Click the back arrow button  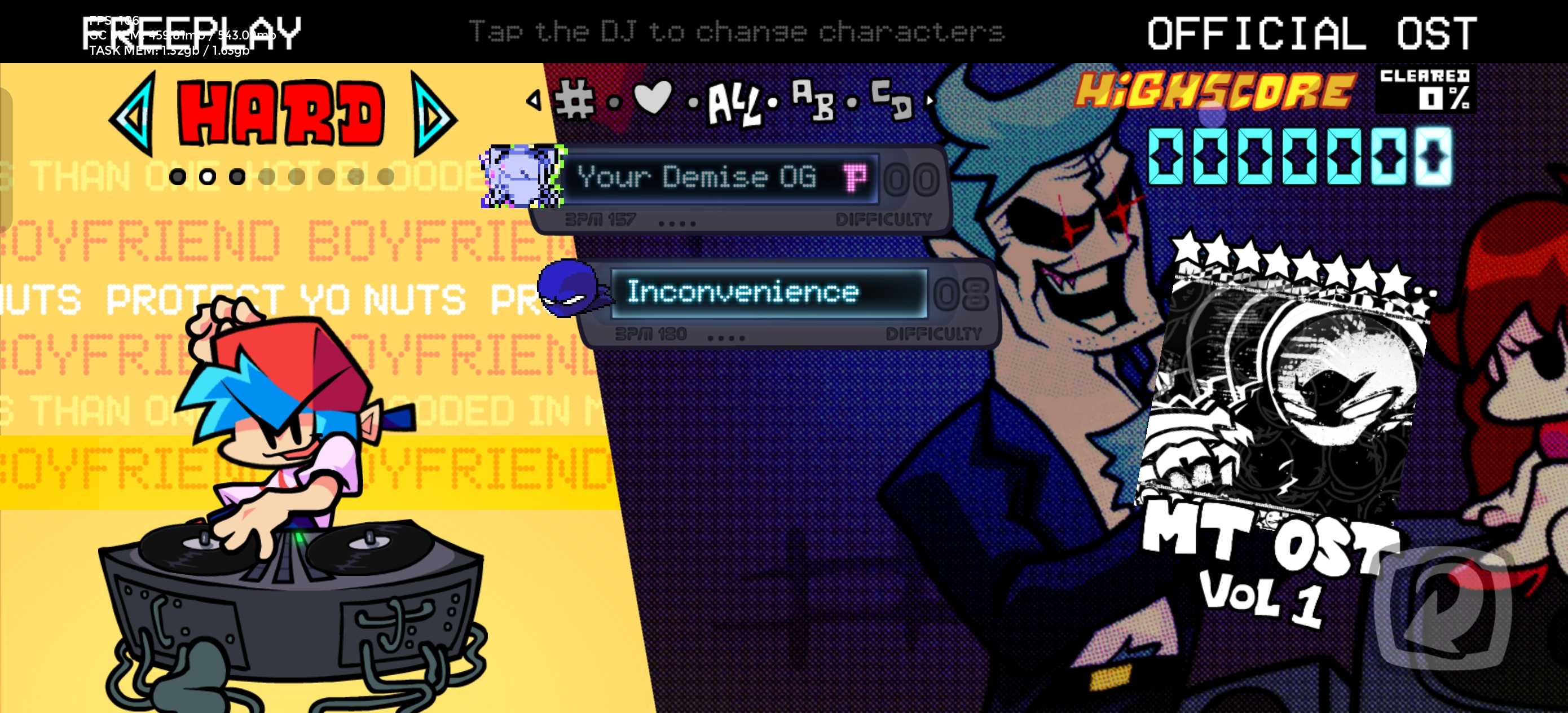pos(1442,608)
